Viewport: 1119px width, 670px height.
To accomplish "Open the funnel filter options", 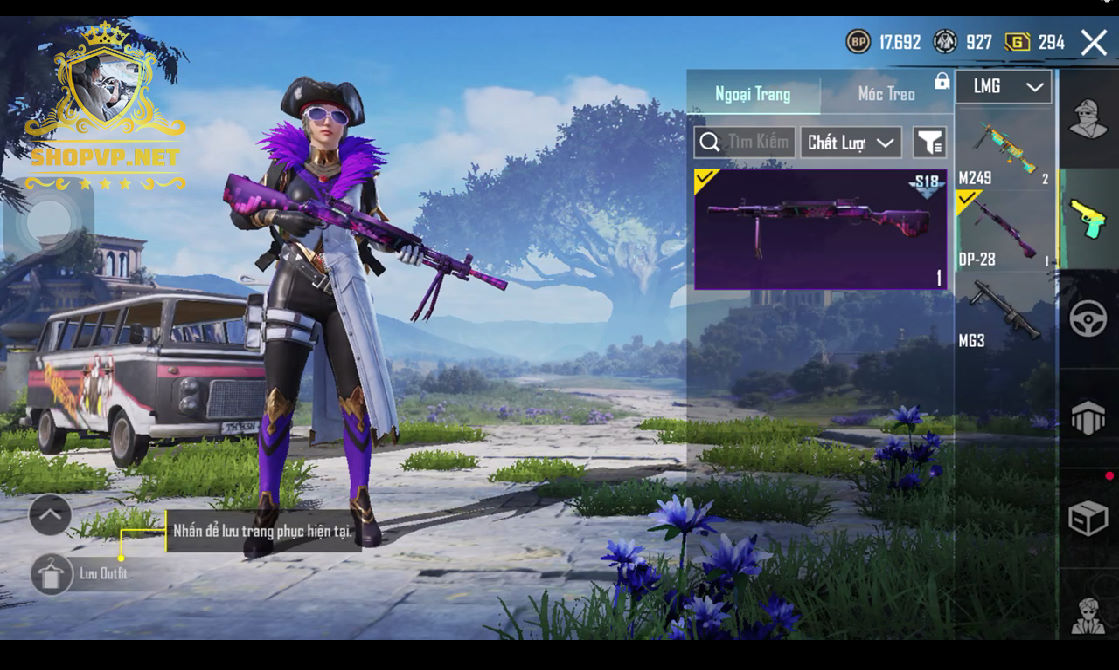I will click(x=929, y=143).
